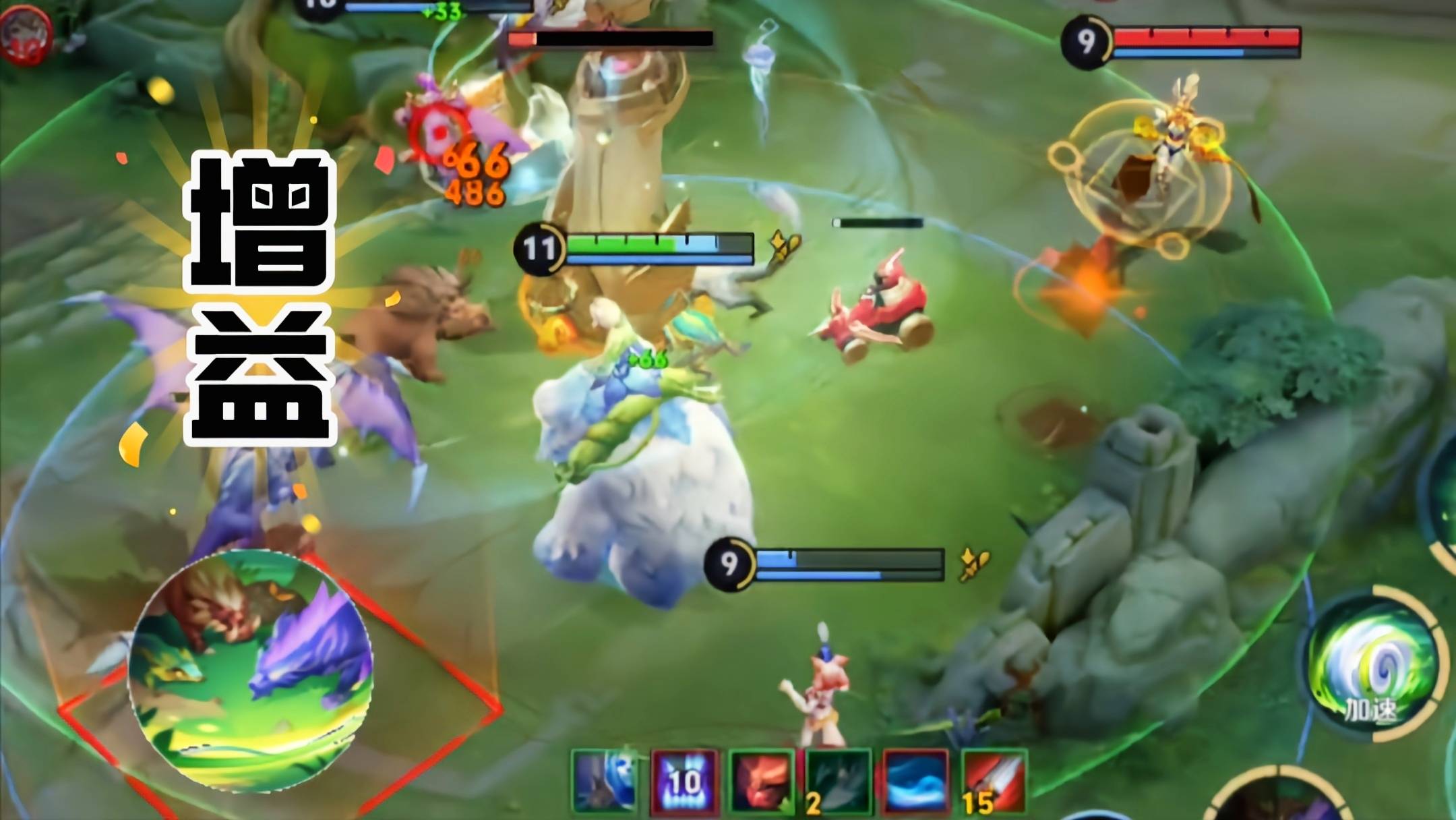
Task: Select the blue wave icon in the bottom bar
Action: (916, 781)
